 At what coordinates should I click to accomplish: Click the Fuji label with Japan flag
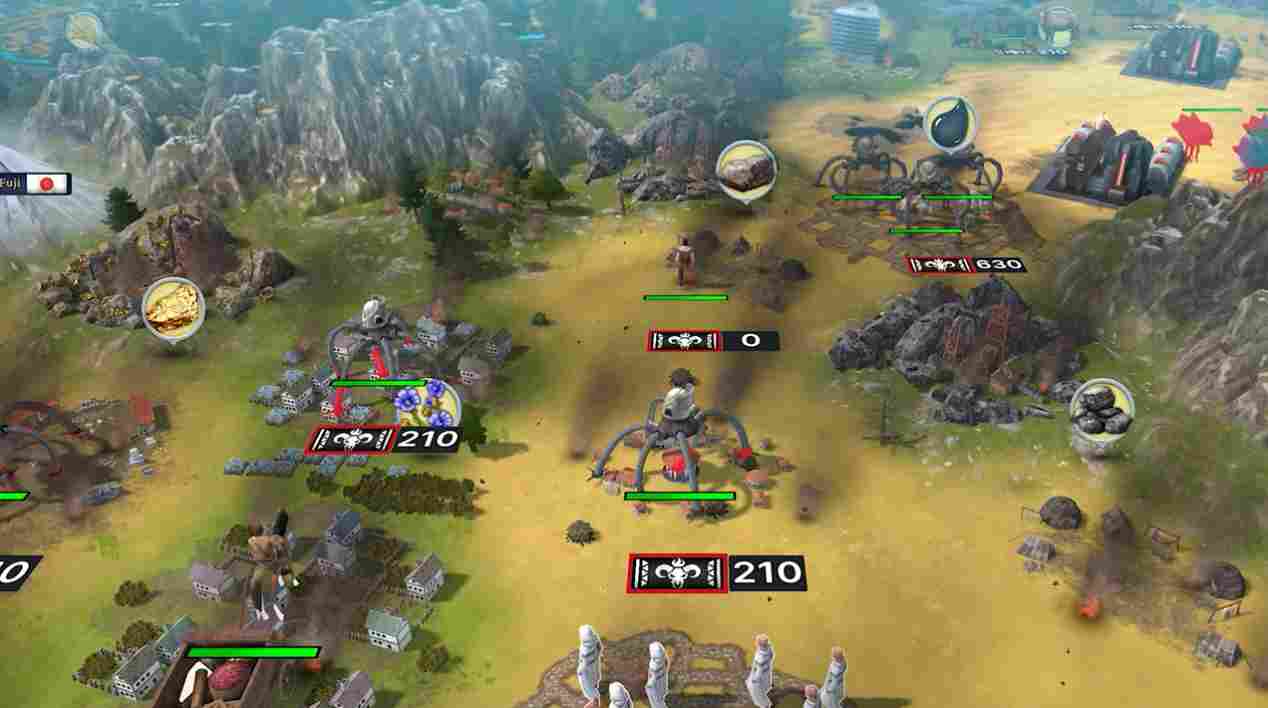pyautogui.click(x=37, y=184)
